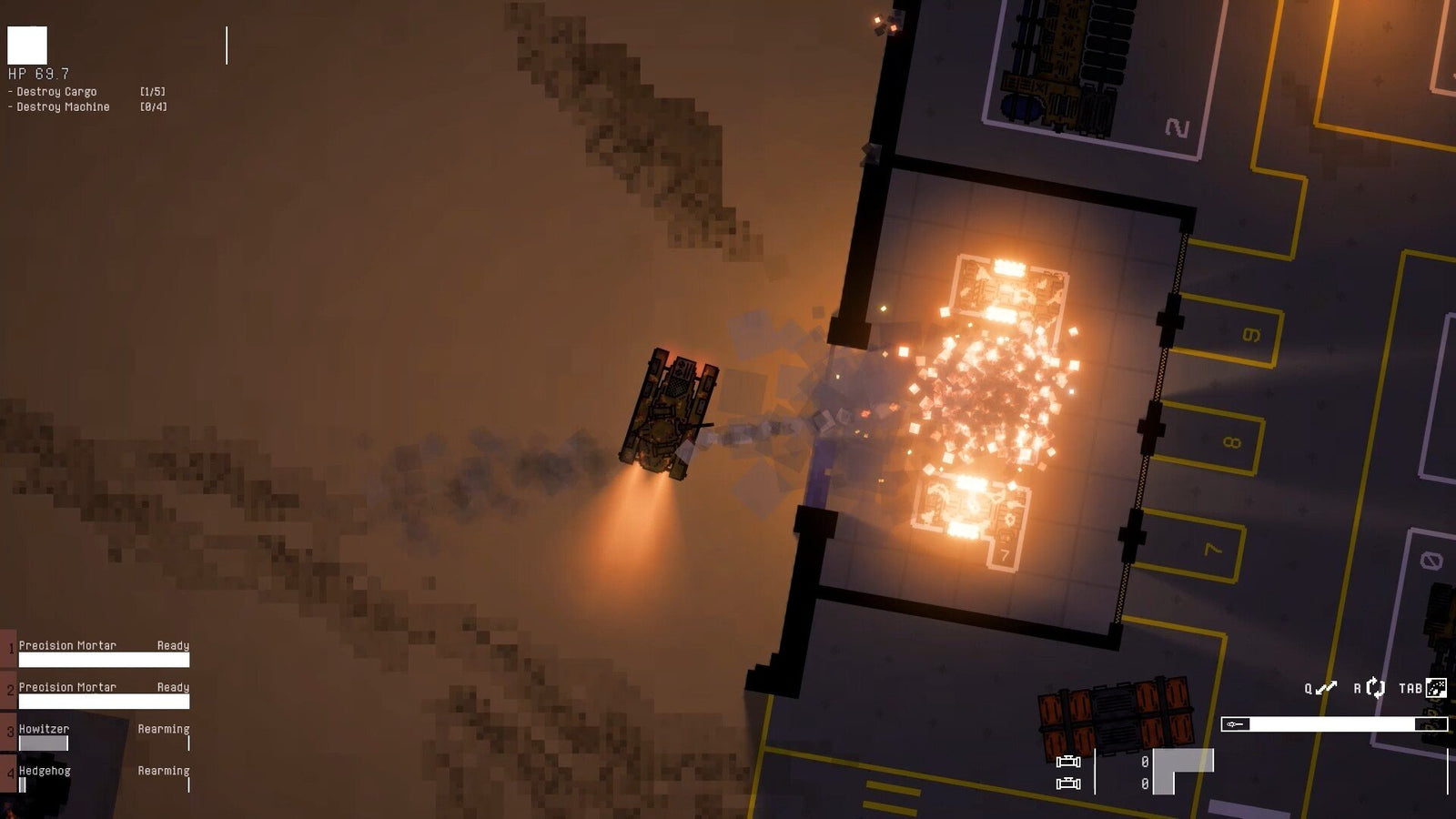Viewport: 1456px width, 819px height.
Task: Click the Q zoom toggle icon
Action: point(1324,689)
